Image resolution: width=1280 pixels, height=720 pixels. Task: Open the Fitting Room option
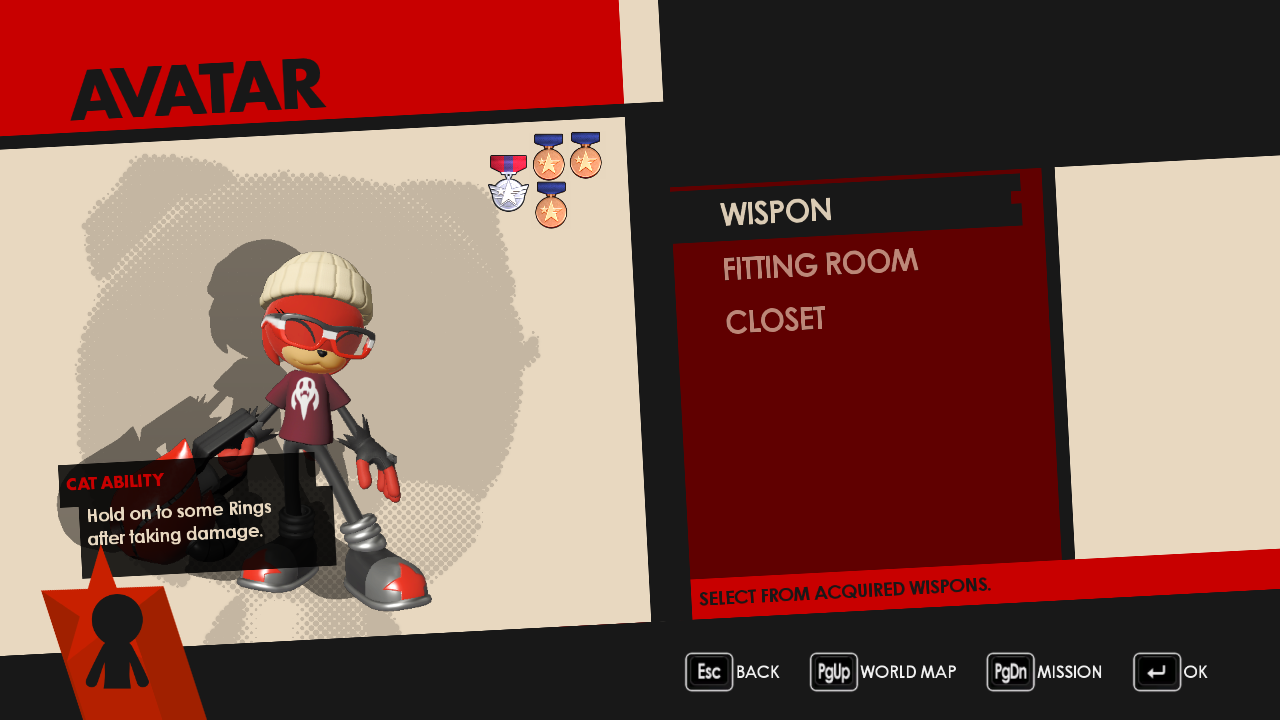point(820,265)
